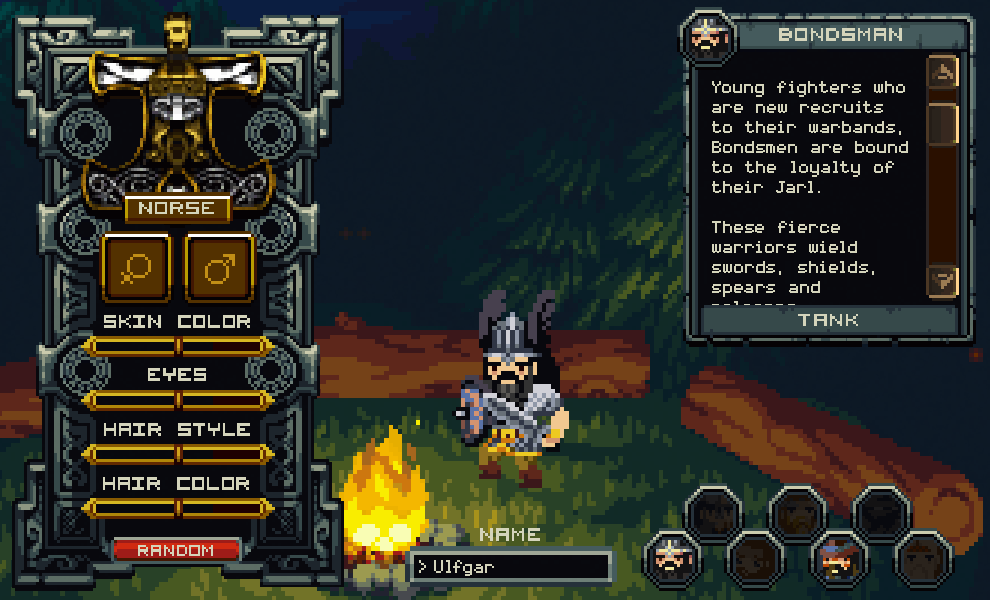The width and height of the screenshot is (990, 600).
Task: Change the Hair Color slider
Action: pyautogui.click(x=177, y=509)
